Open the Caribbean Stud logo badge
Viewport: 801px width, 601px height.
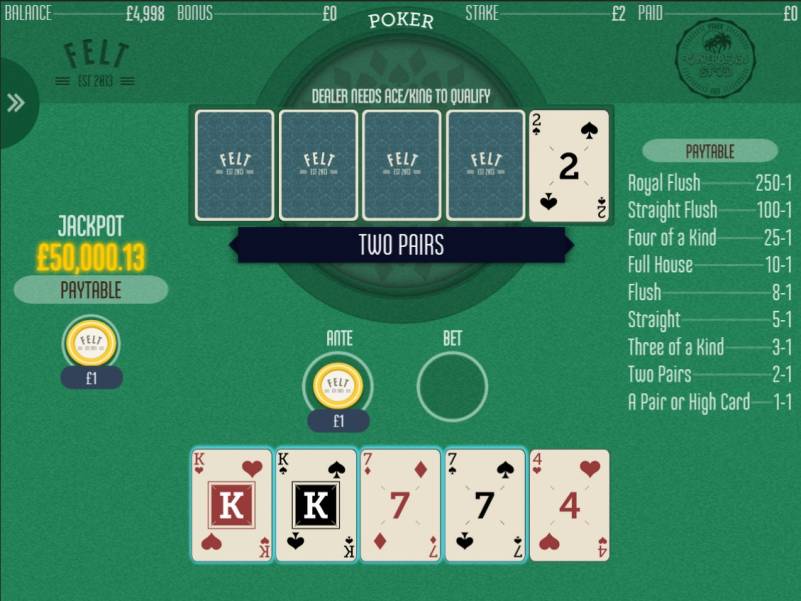(x=715, y=59)
